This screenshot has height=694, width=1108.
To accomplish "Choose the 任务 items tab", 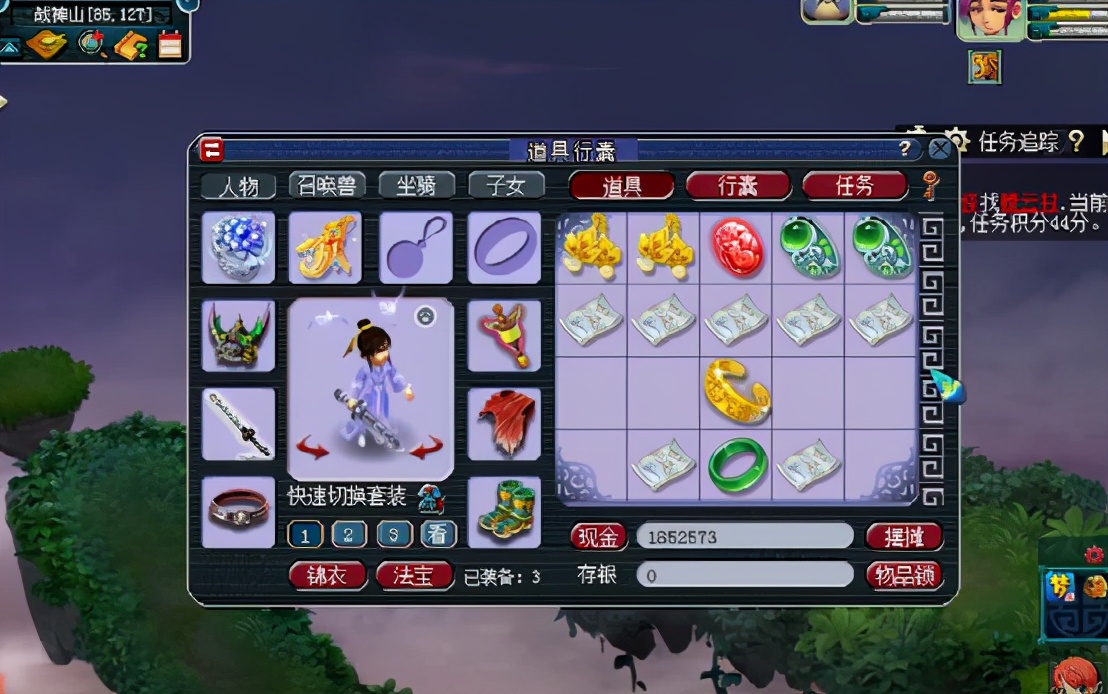I will [x=854, y=186].
